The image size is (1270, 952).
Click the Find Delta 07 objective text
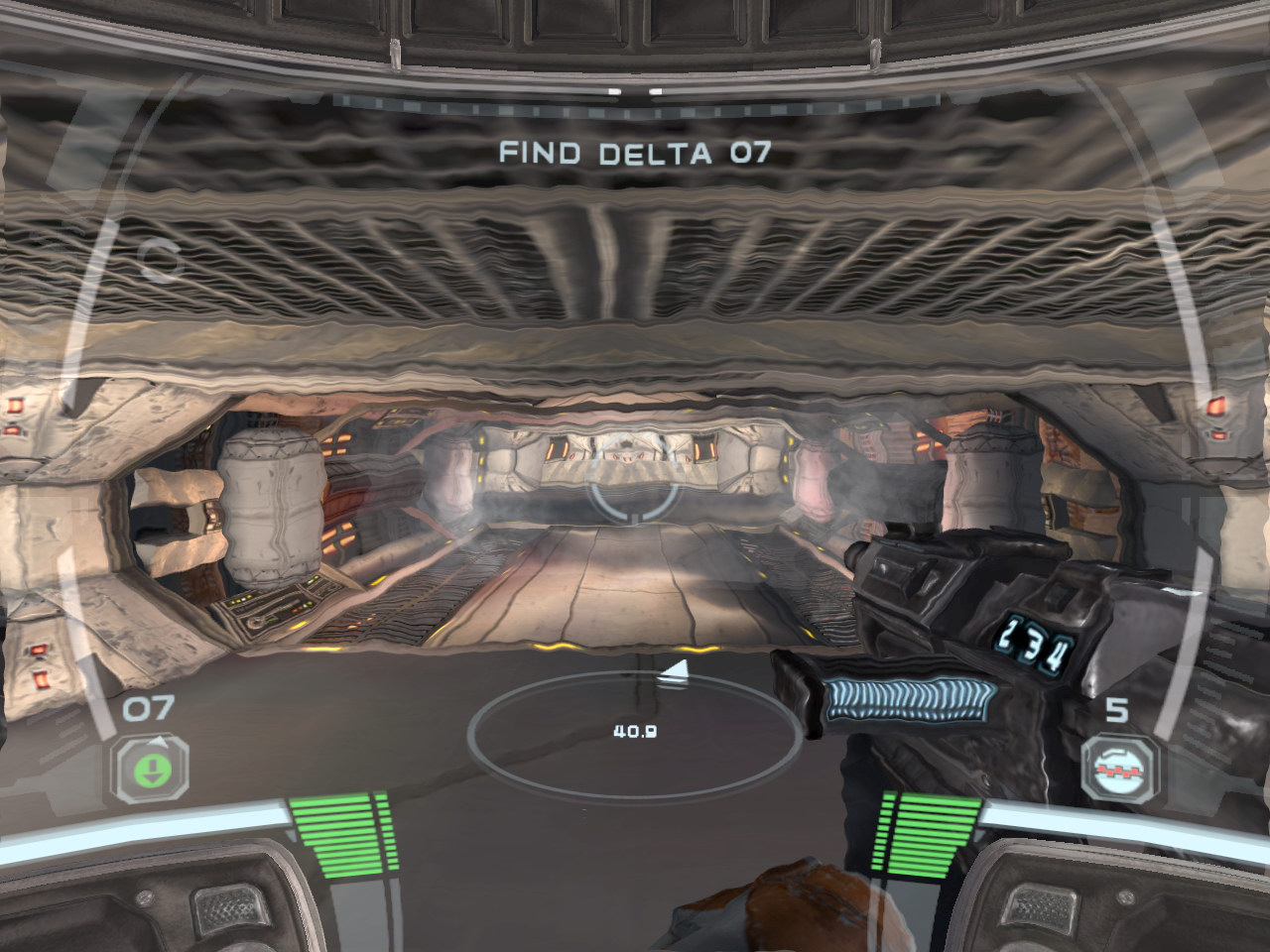pyautogui.click(x=635, y=153)
